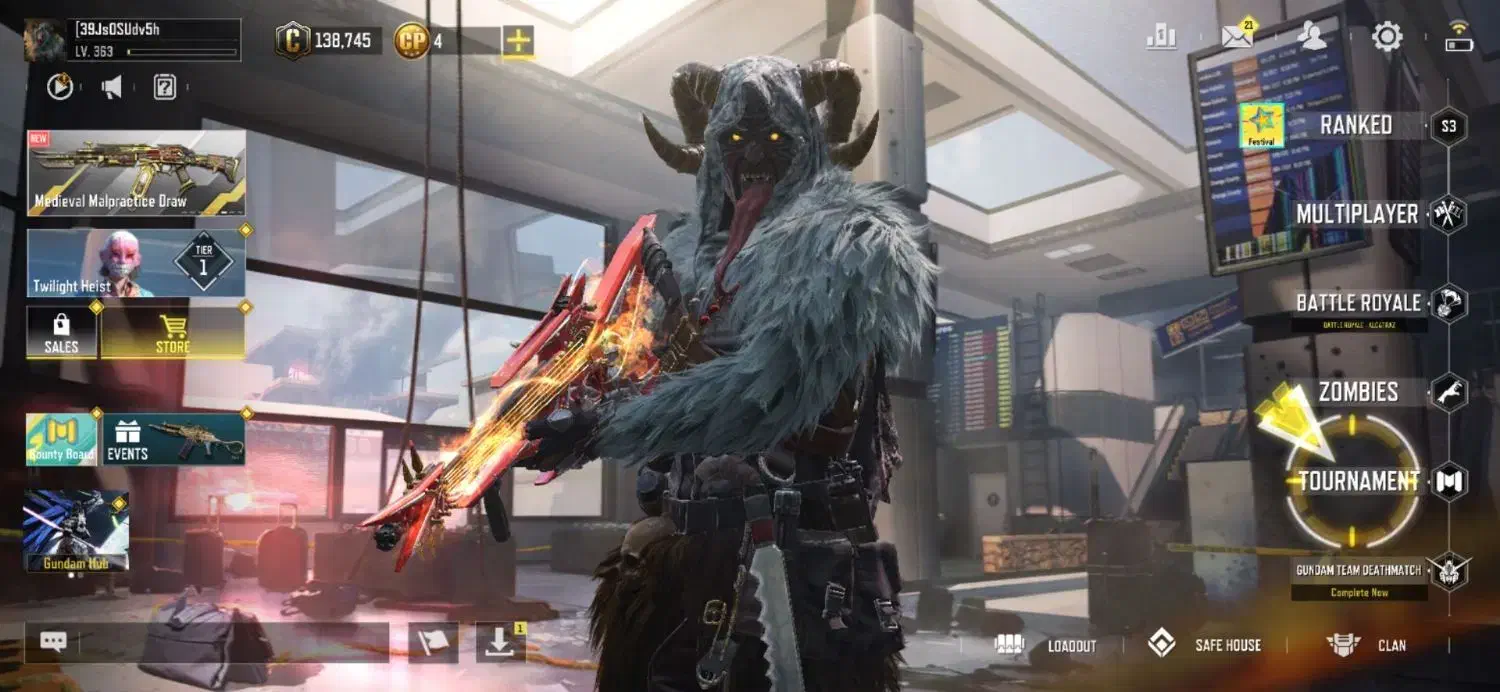
Task: Open the leaderboard bars icon
Action: (x=1162, y=38)
